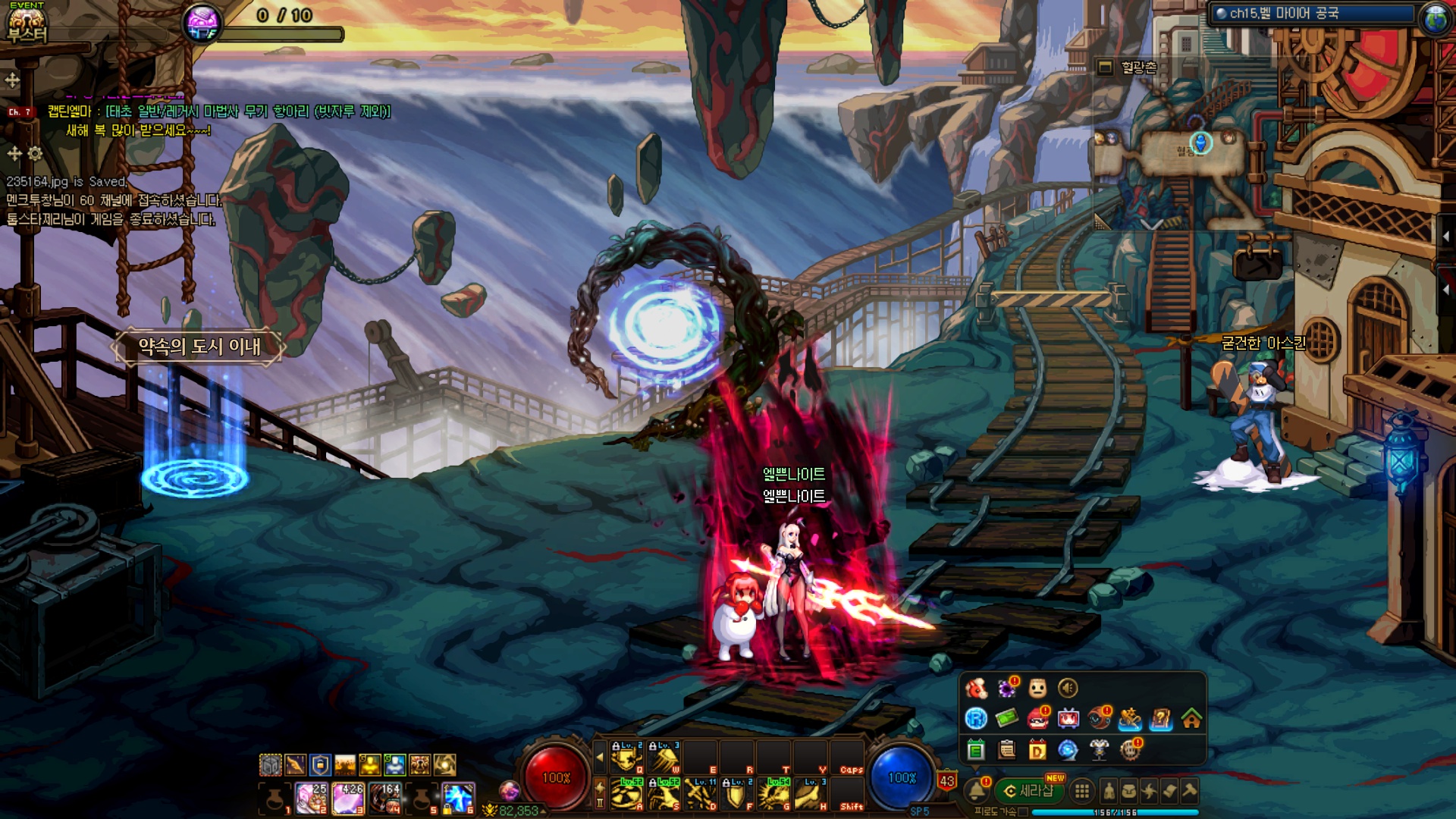Use the quick slot item with count 426
The image size is (1456, 819).
coord(348,799)
